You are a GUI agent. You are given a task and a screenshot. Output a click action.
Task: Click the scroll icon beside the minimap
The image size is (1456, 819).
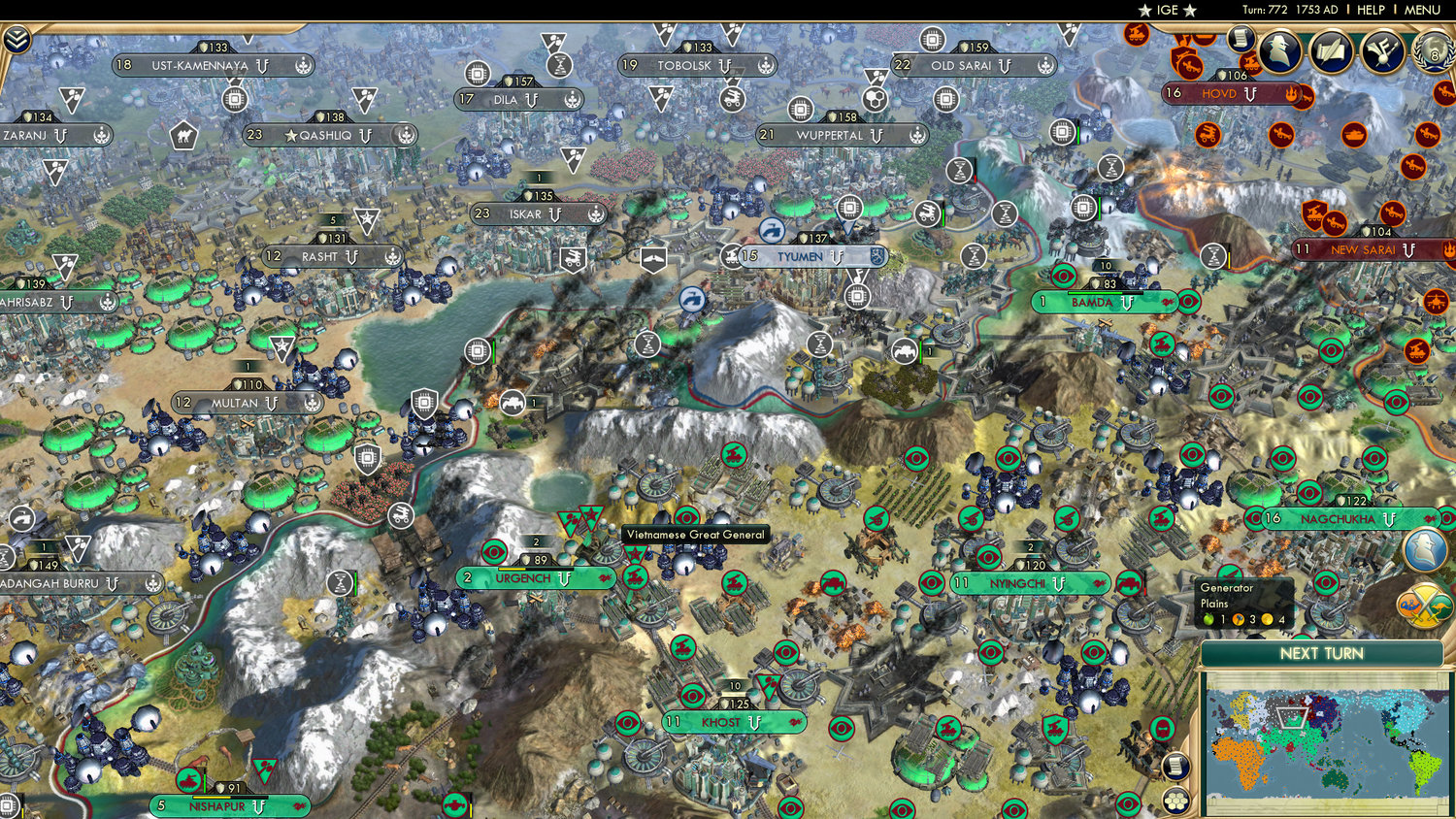pyautogui.click(x=1176, y=767)
